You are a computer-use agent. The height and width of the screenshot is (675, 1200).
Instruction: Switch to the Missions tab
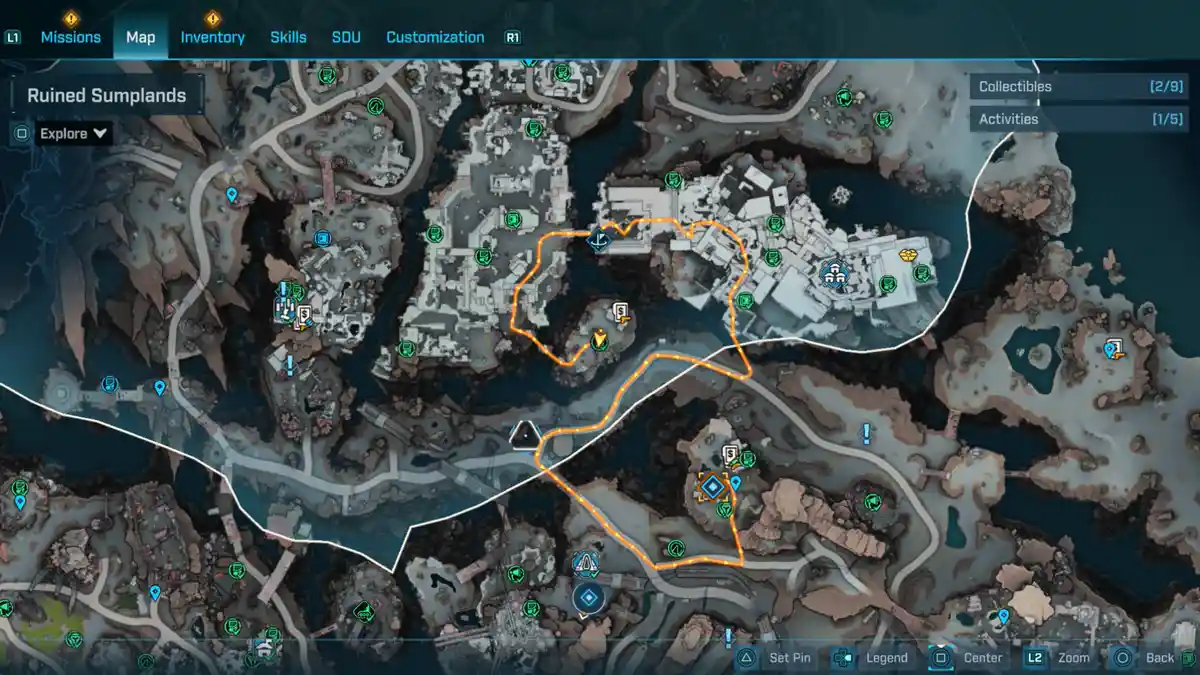[x=70, y=37]
